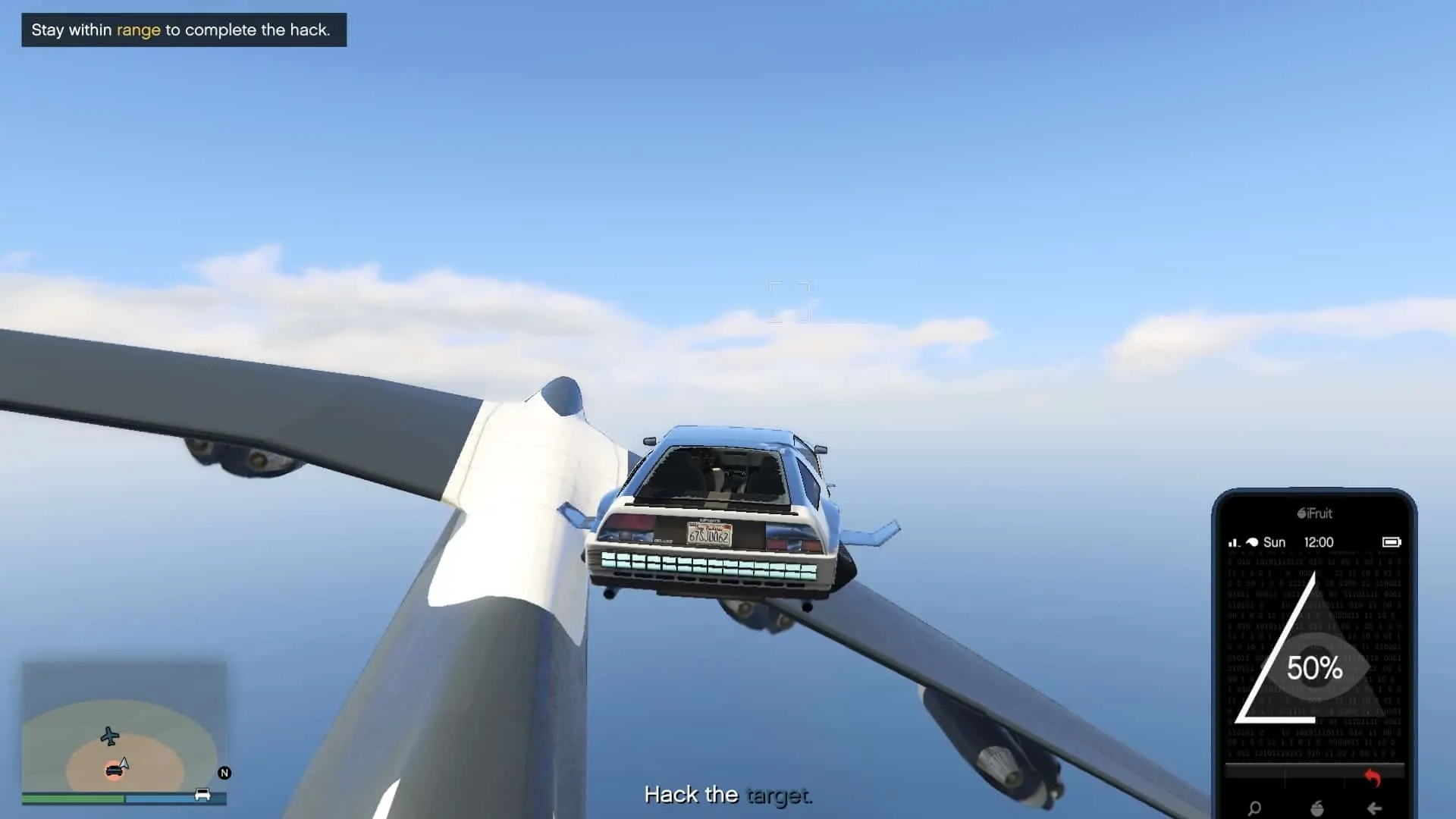Click the weather cloud icon next to Sun
The width and height of the screenshot is (1456, 819).
(1253, 541)
